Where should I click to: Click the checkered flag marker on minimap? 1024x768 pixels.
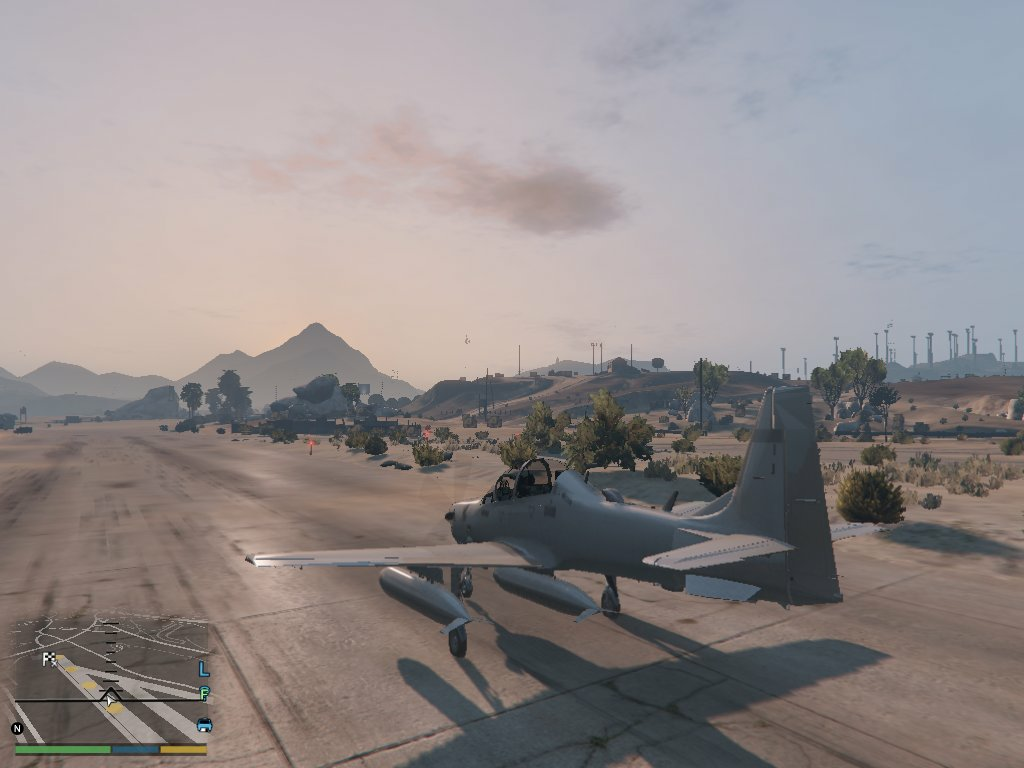coord(49,658)
